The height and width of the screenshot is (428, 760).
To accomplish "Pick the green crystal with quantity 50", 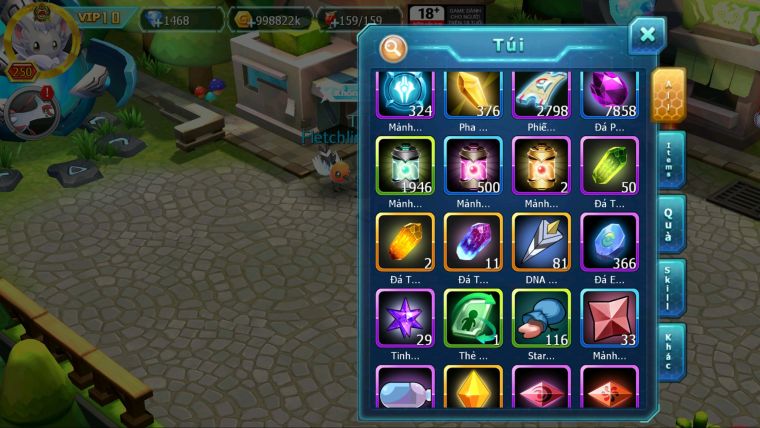I will tap(609, 165).
